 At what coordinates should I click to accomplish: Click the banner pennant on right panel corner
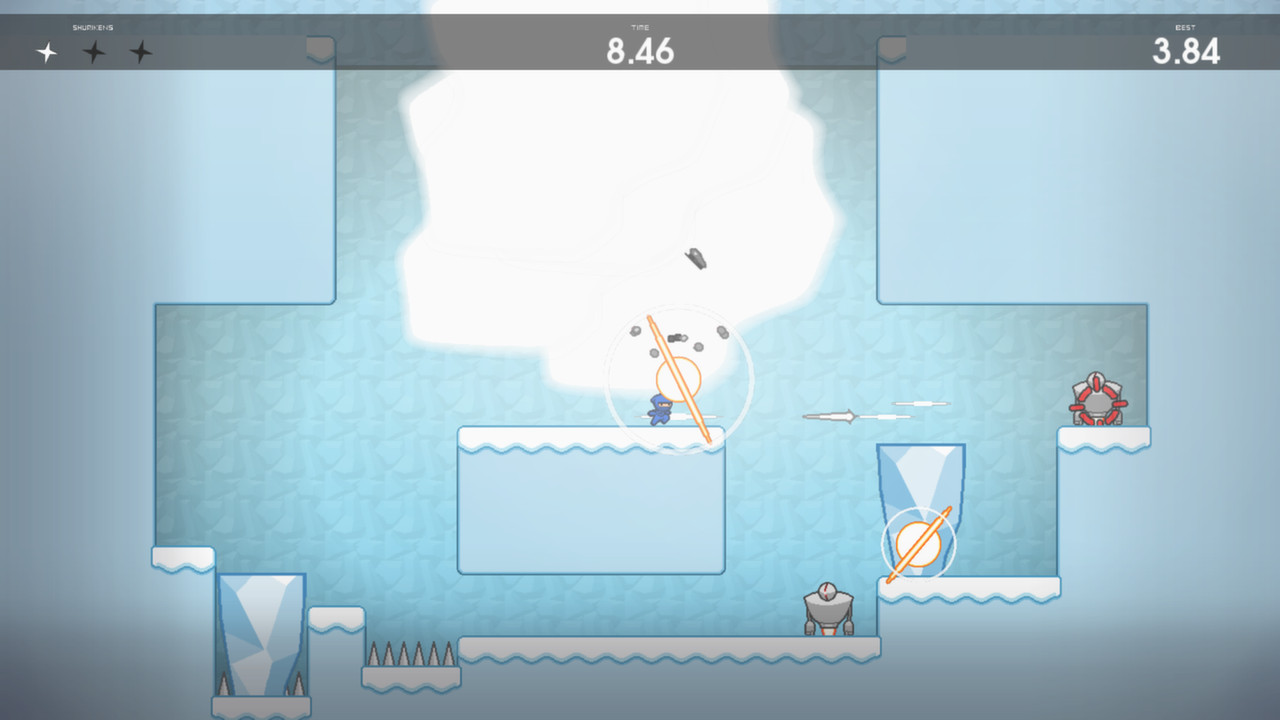[895, 45]
